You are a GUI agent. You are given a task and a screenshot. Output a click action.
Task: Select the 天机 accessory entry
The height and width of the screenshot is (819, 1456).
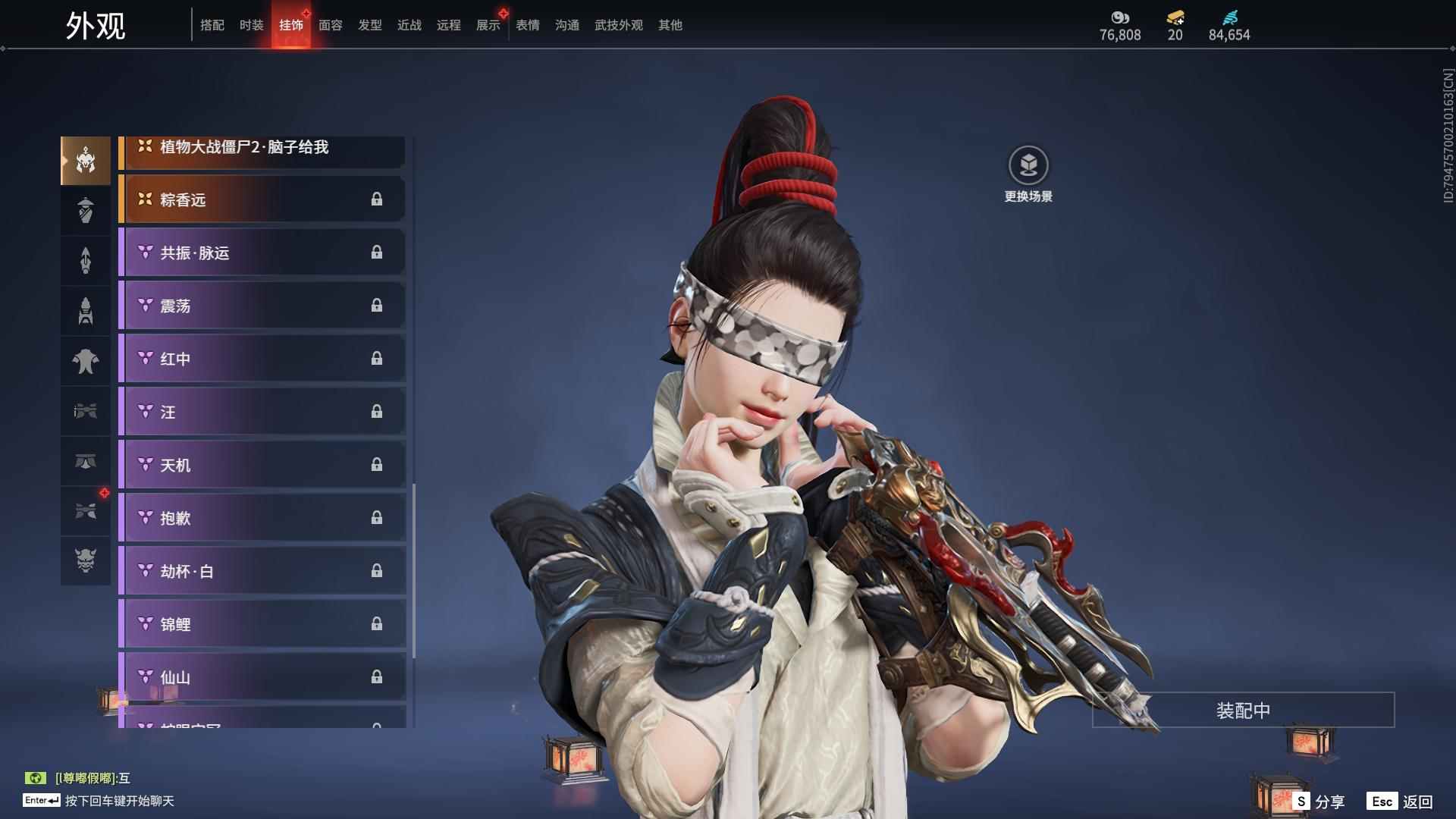click(262, 465)
